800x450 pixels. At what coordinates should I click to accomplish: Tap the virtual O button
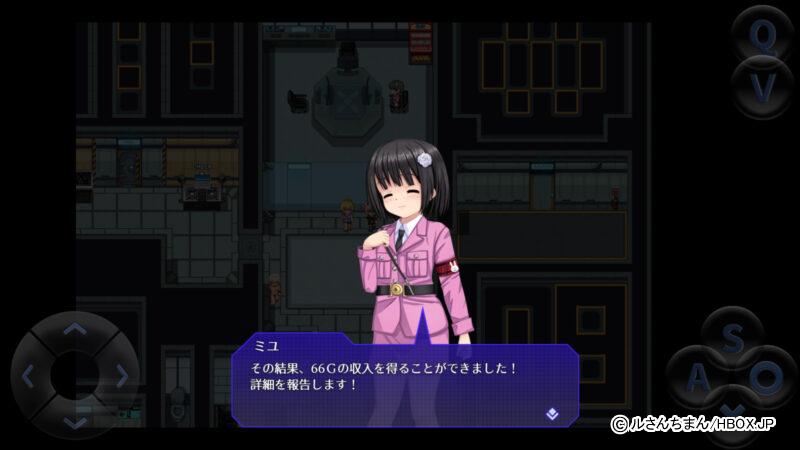pos(766,378)
